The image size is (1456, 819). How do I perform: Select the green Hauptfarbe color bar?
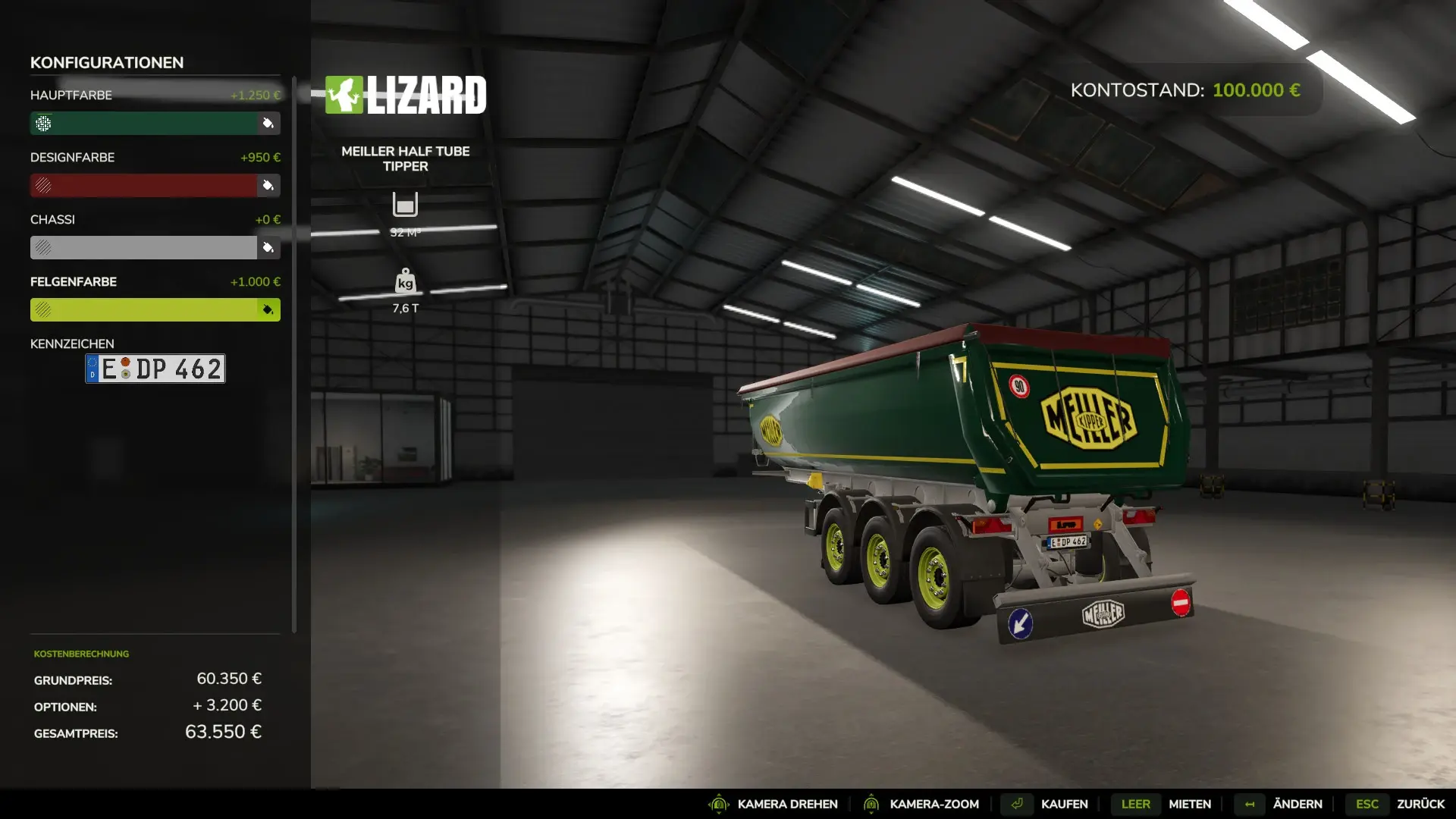[x=144, y=124]
